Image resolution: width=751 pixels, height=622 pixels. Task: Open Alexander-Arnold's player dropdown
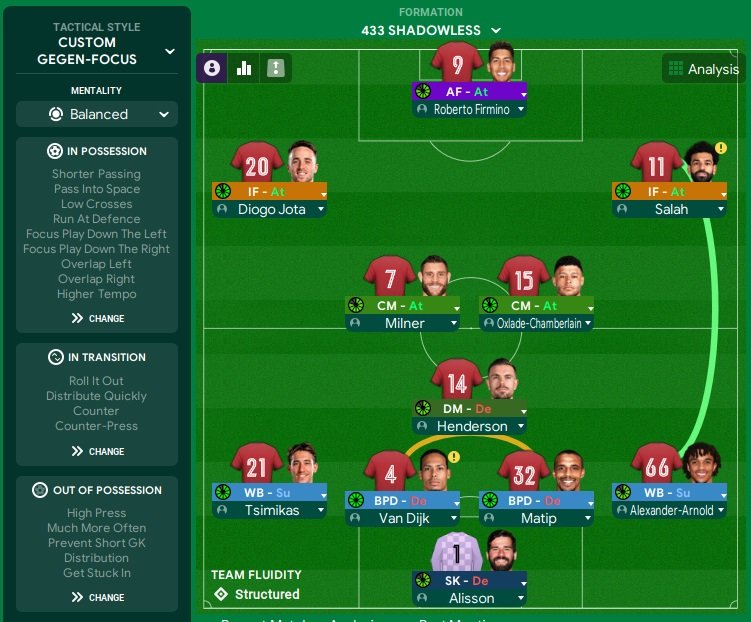(x=670, y=510)
